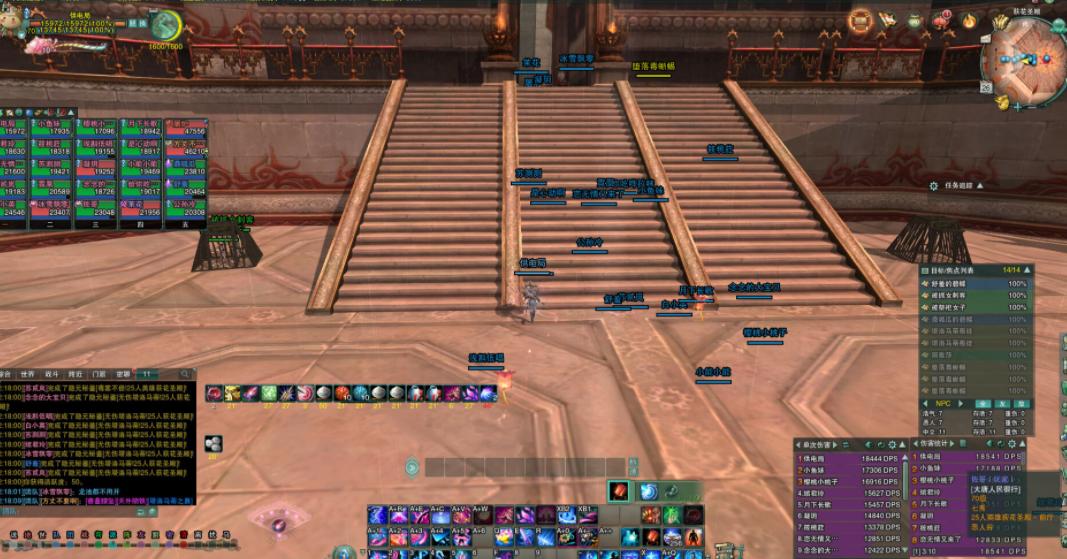The width and height of the screenshot is (1067, 559).
Task: Switch chat to the 战斗 tab
Action: tap(51, 374)
